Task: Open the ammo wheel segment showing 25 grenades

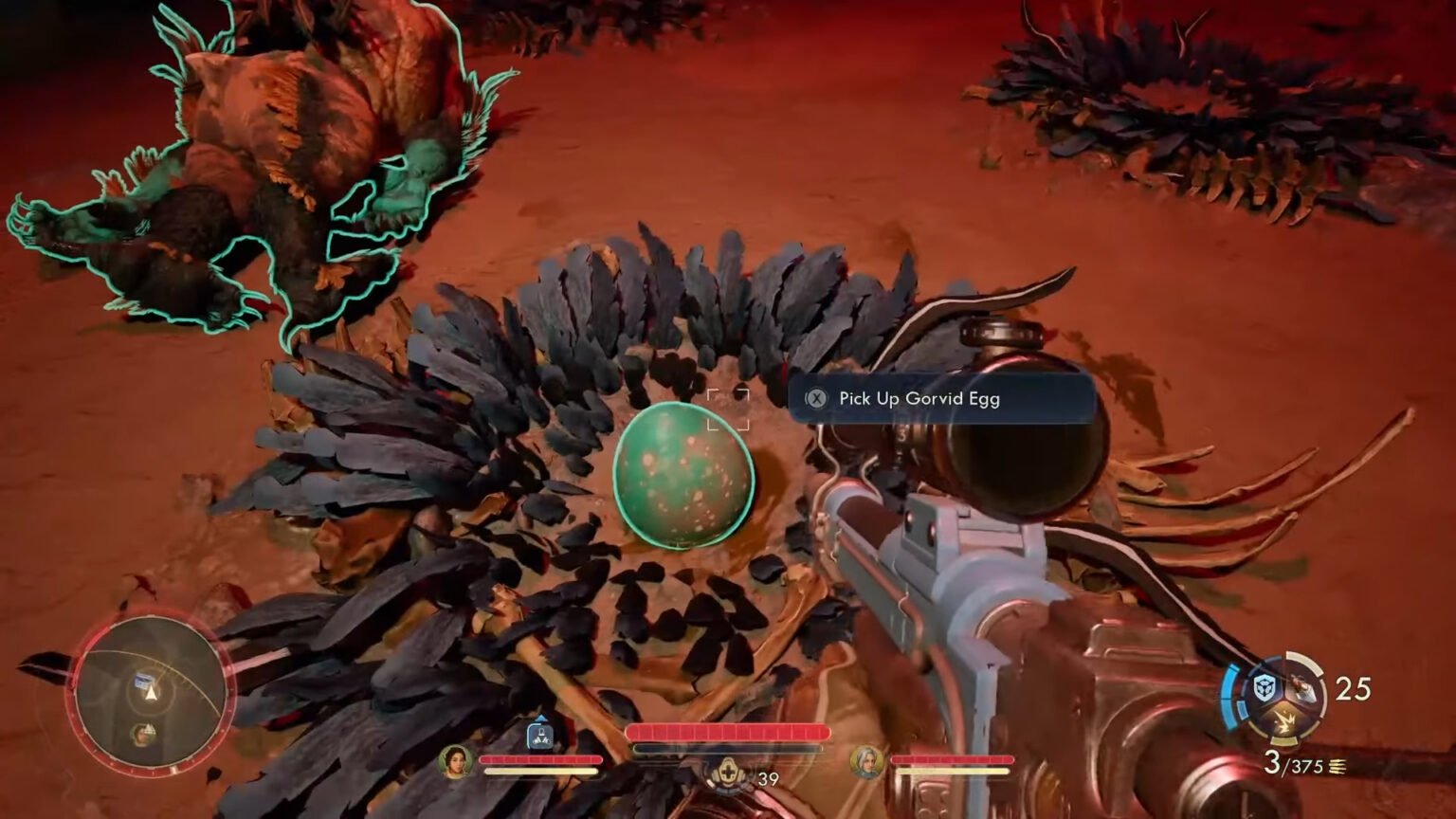Action: point(1355,687)
